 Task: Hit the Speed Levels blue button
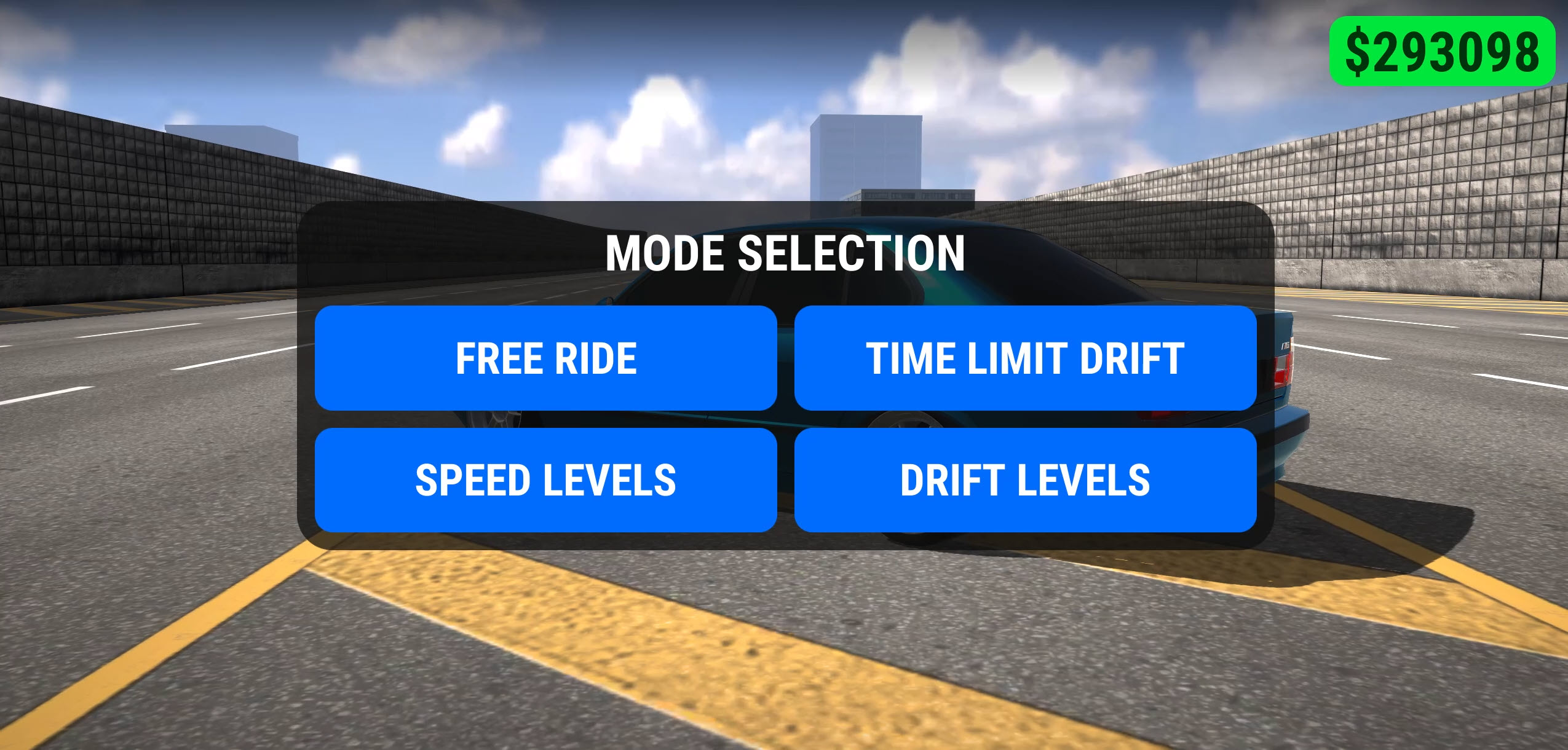point(545,484)
